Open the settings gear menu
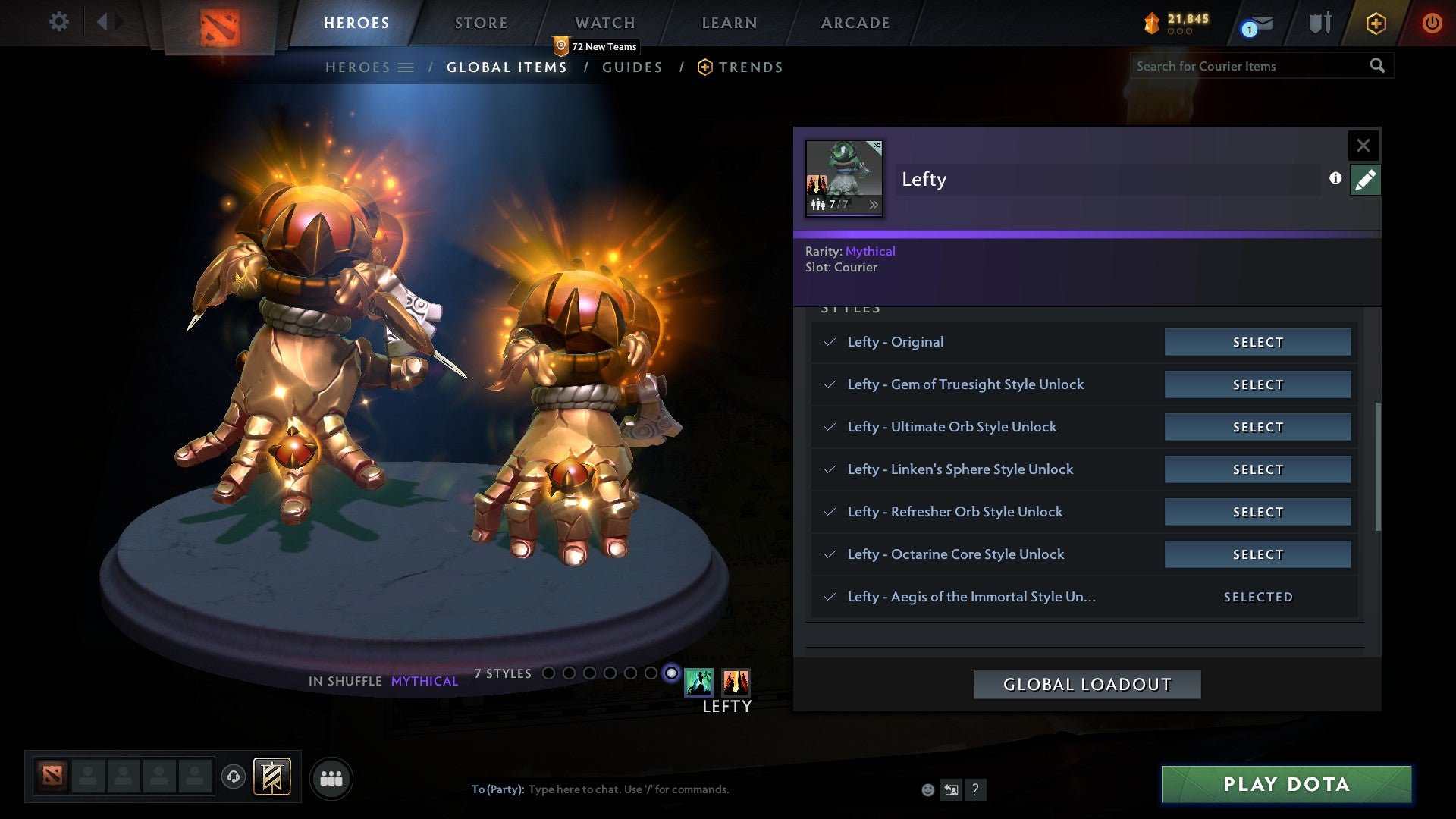This screenshot has height=819, width=1456. click(x=58, y=22)
